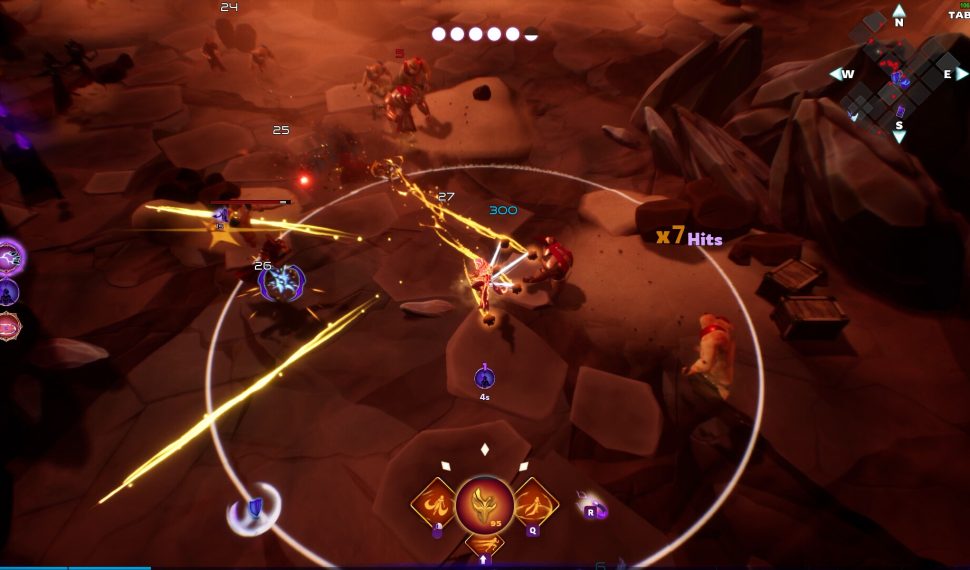This screenshot has width=970, height=570.
Task: Select the purple lightning buff icon
Action: pyautogui.click(x=11, y=257)
